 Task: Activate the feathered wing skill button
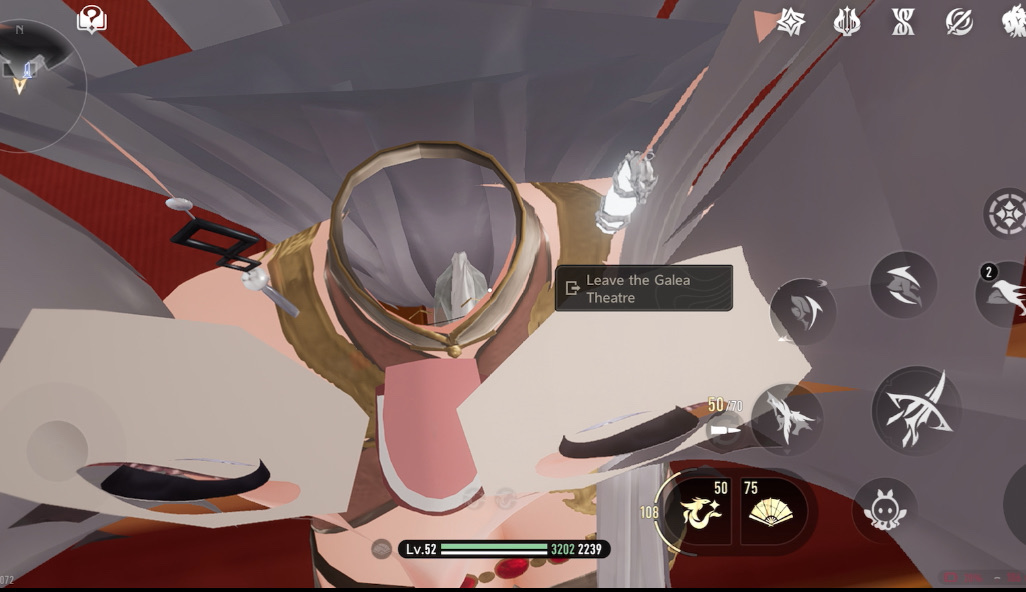coord(787,418)
